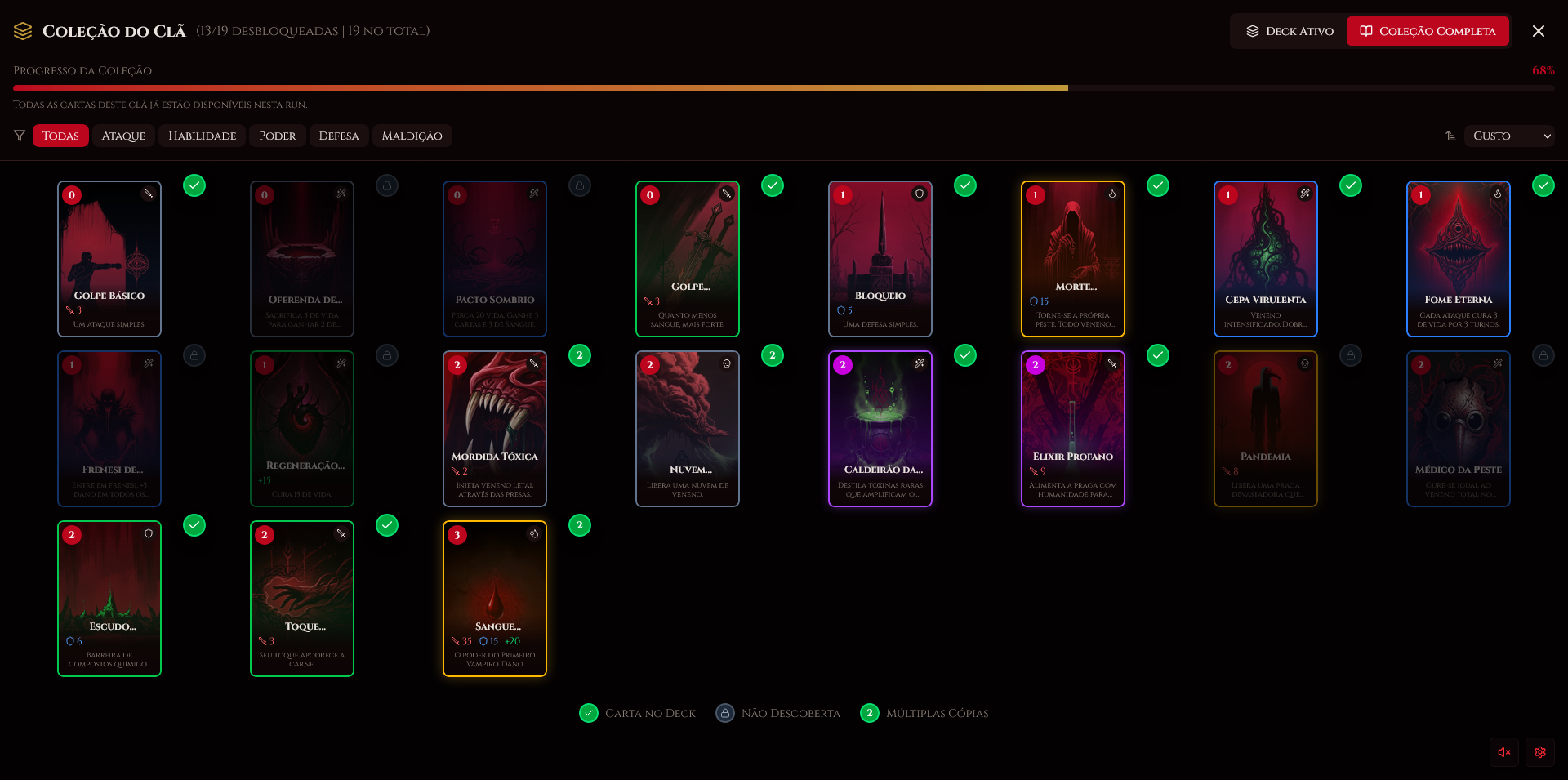Filter the collection by Defesa
1568x780 pixels.
[338, 136]
